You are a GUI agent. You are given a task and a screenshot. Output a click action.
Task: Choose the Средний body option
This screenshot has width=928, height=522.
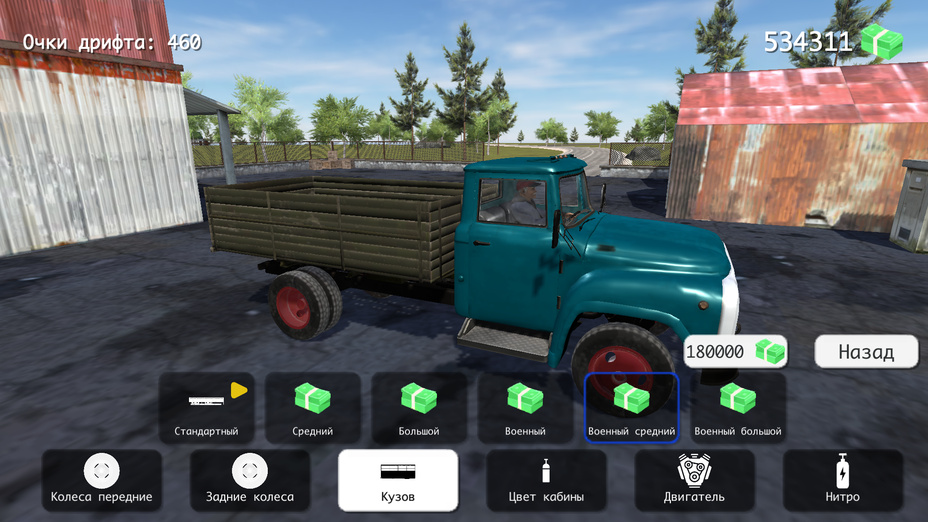[x=312, y=408]
